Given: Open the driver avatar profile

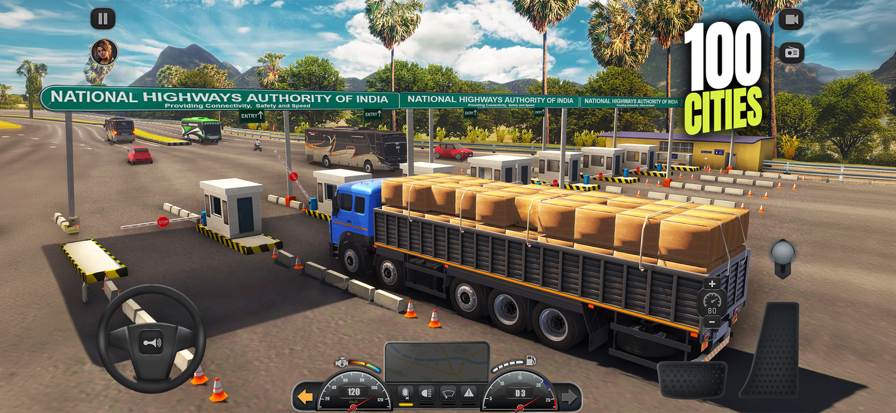Looking at the screenshot, I should pos(103,51).
